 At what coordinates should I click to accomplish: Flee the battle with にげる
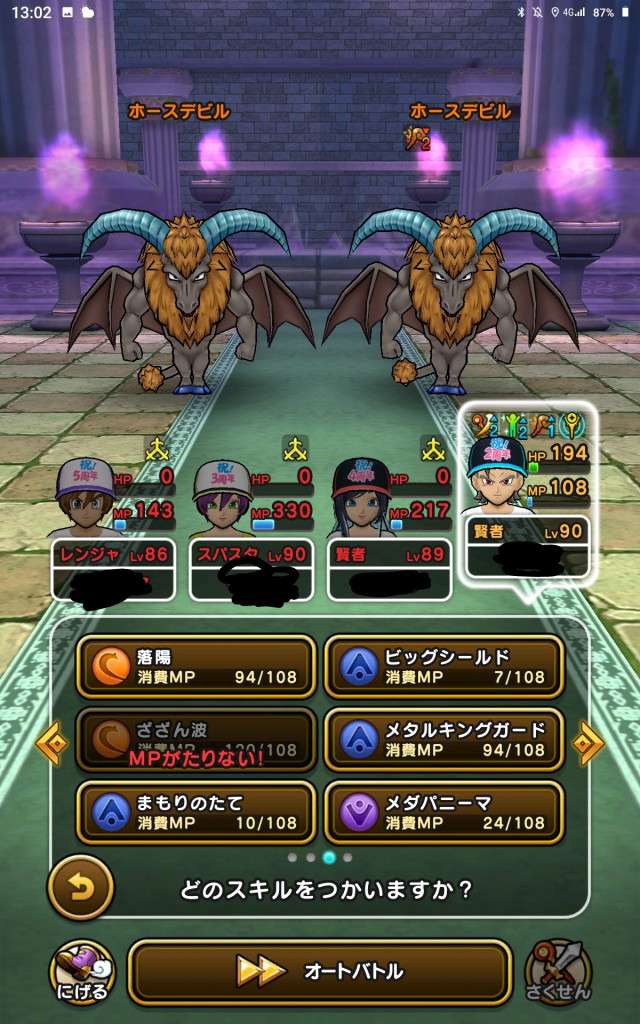coord(82,972)
